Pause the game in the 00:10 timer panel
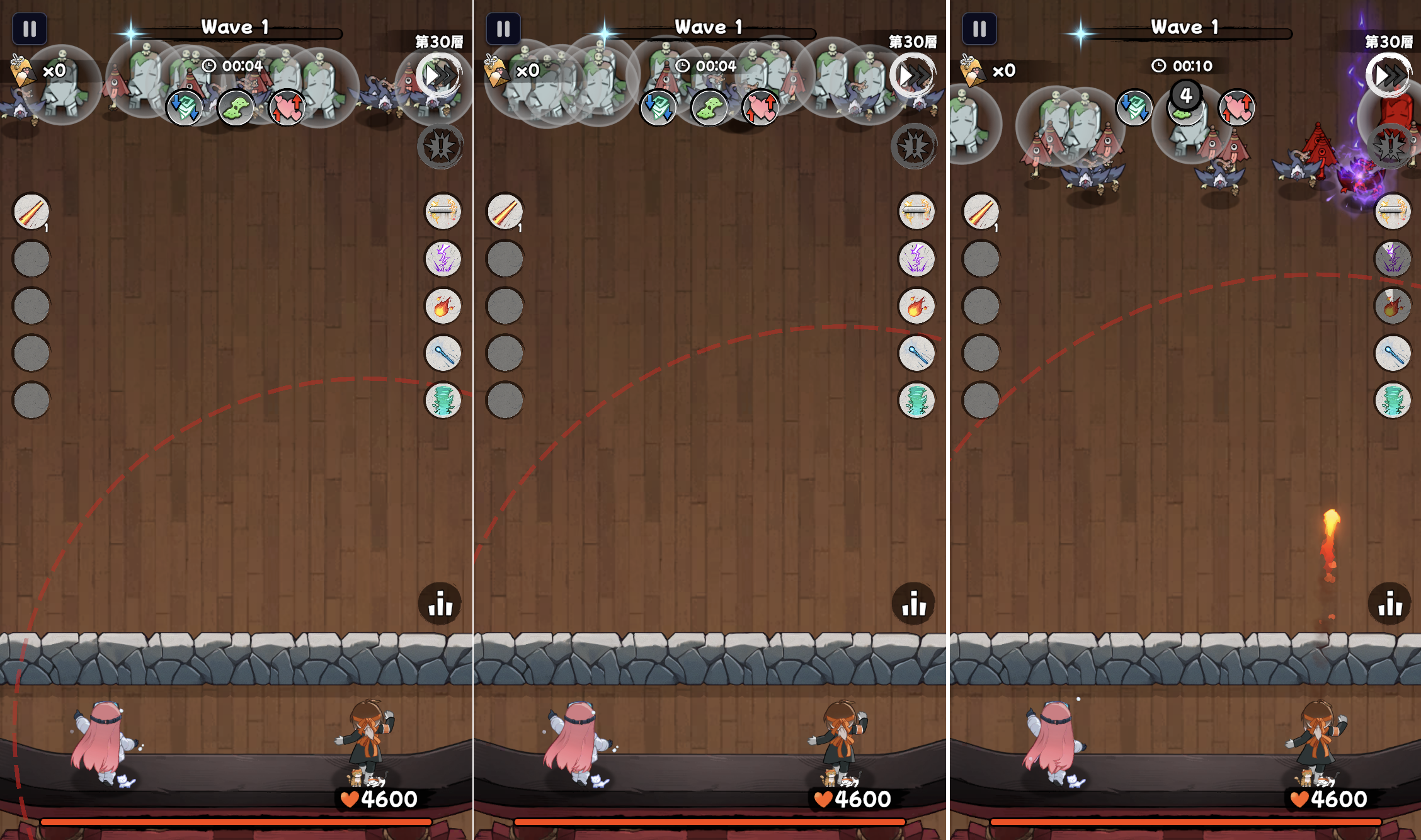Screen dimensions: 1421x840 979,29
